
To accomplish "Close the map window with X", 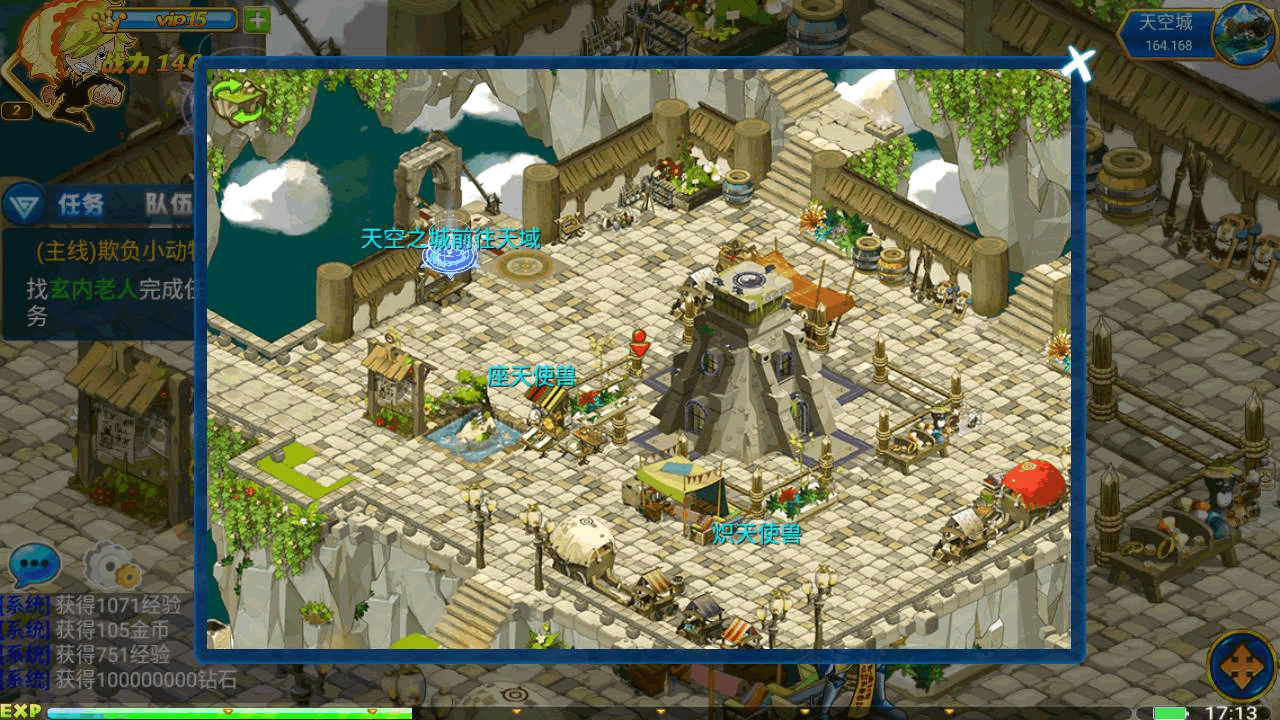I will pyautogui.click(x=1078, y=64).
